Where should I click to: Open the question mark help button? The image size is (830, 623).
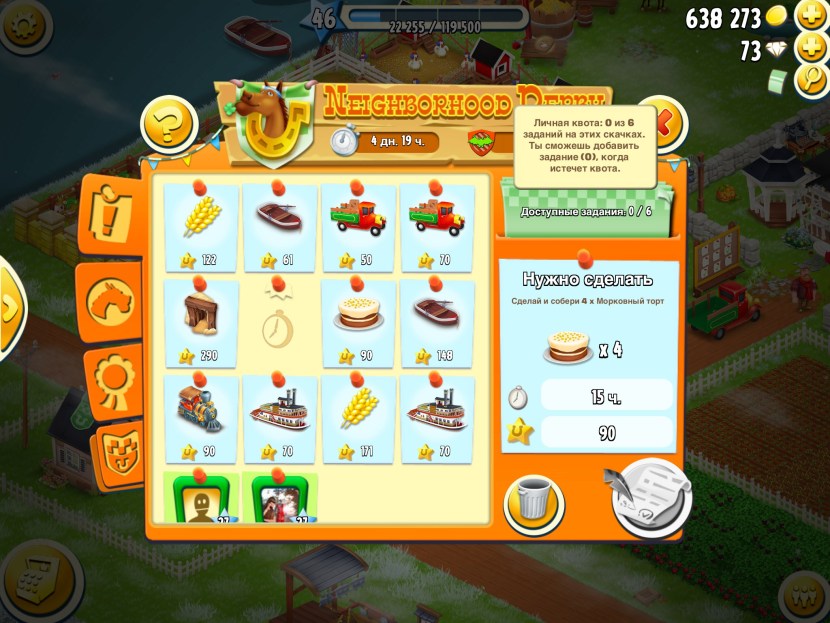pos(169,125)
